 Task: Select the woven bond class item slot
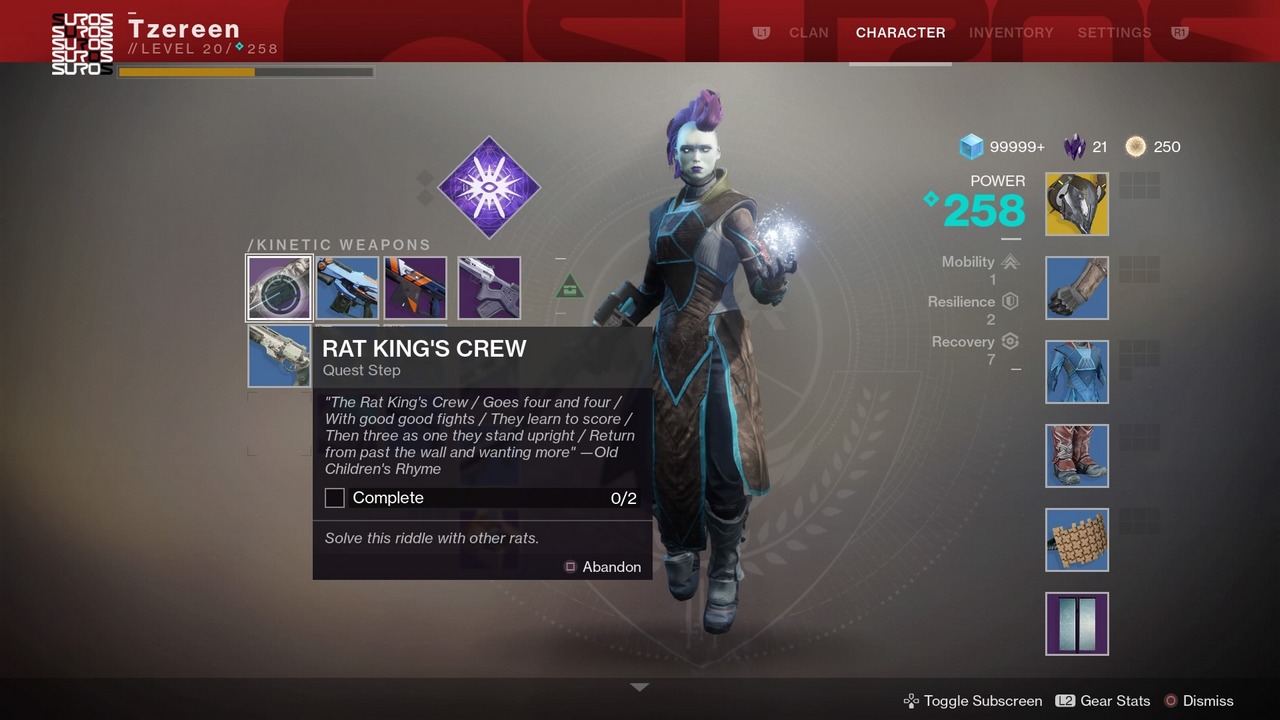[x=1077, y=540]
